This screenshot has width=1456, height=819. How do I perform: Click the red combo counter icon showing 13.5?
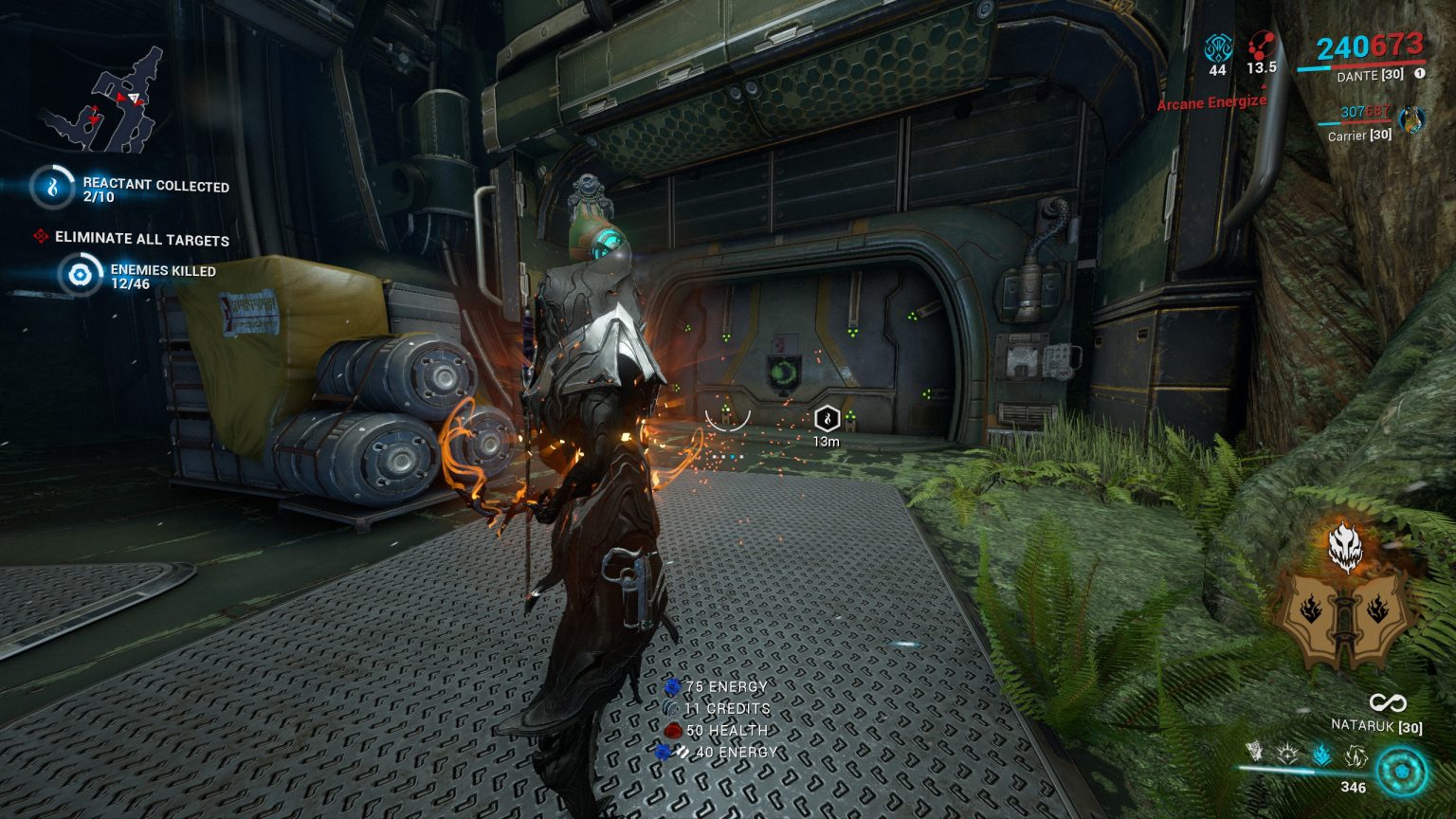click(x=1261, y=47)
